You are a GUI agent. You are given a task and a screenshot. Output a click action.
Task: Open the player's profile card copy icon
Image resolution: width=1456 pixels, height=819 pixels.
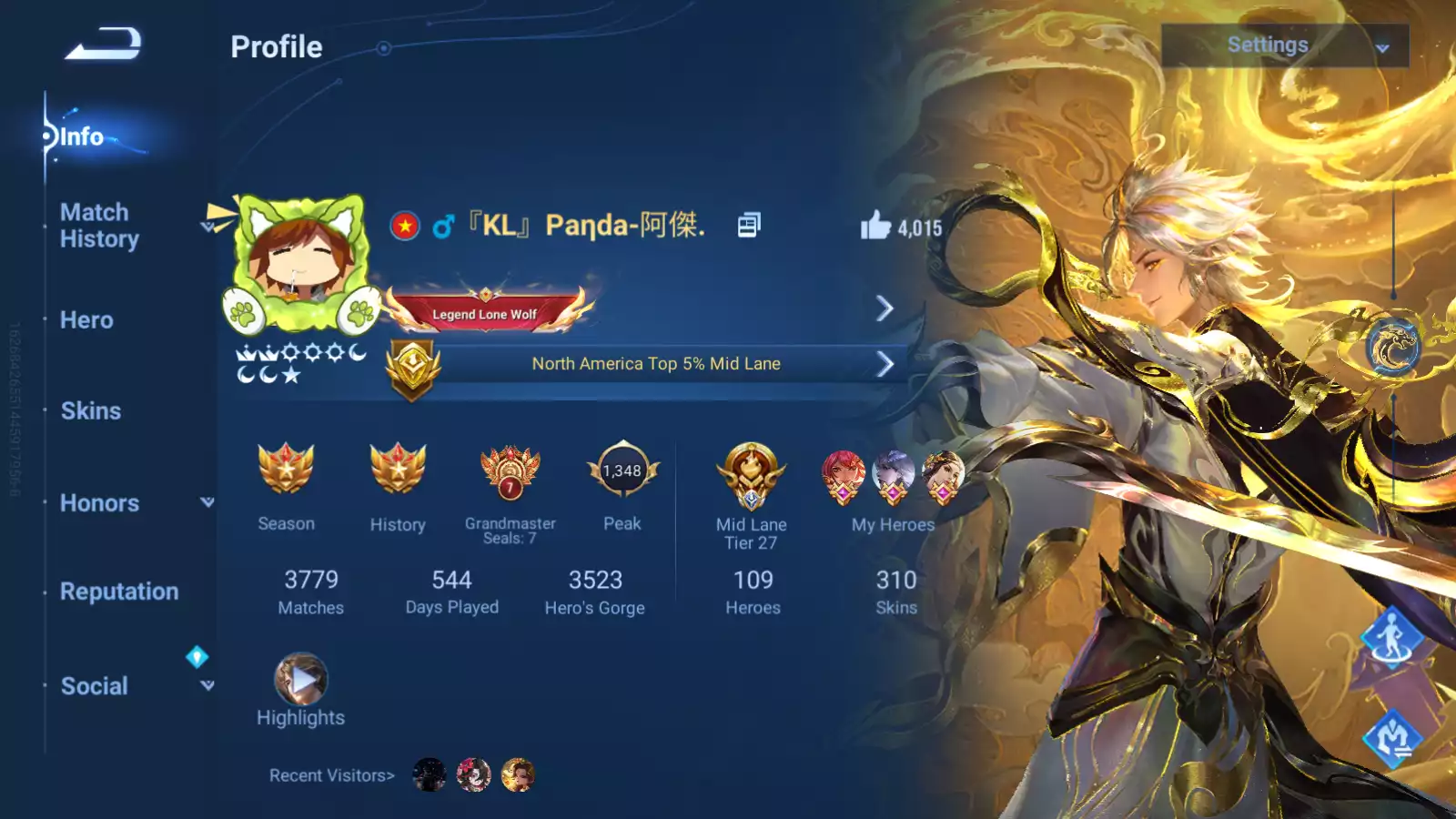pos(748,225)
